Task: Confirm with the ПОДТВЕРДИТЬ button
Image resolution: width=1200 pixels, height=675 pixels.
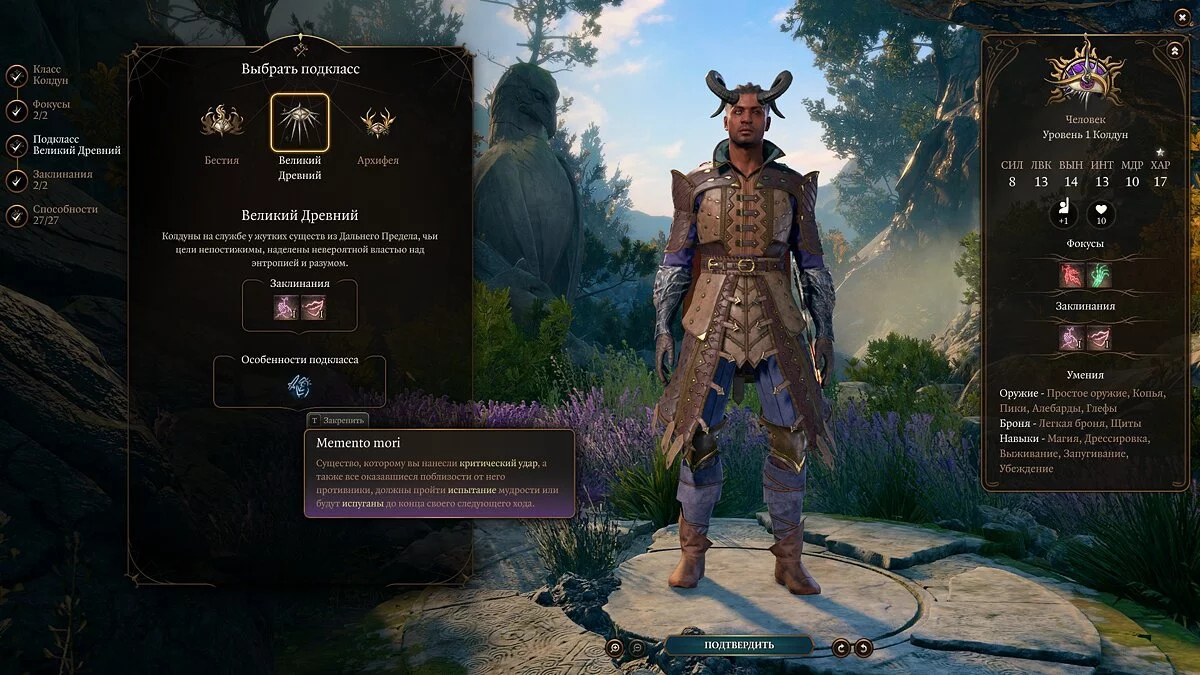Action: [739, 645]
